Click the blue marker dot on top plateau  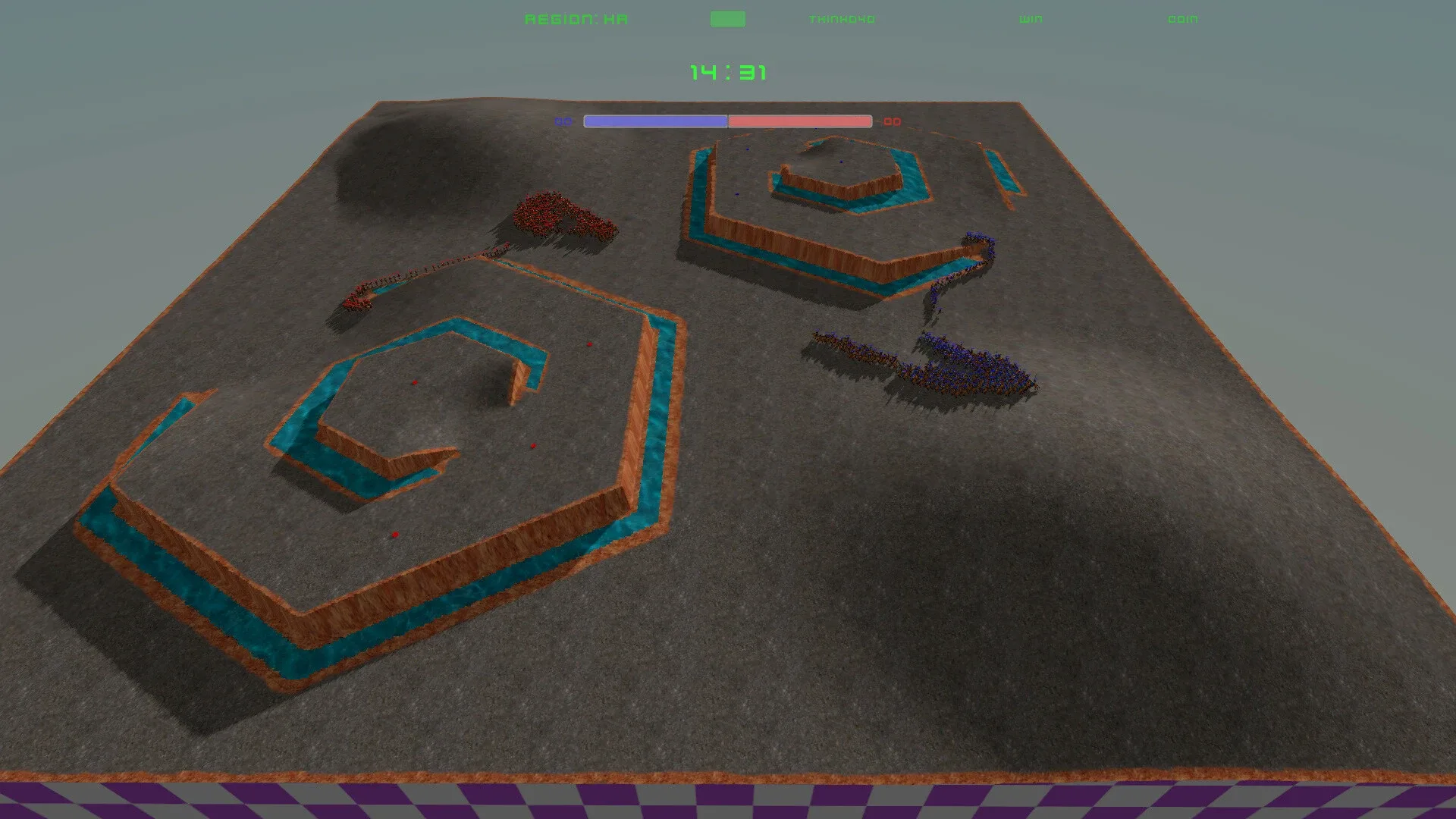pos(841,162)
